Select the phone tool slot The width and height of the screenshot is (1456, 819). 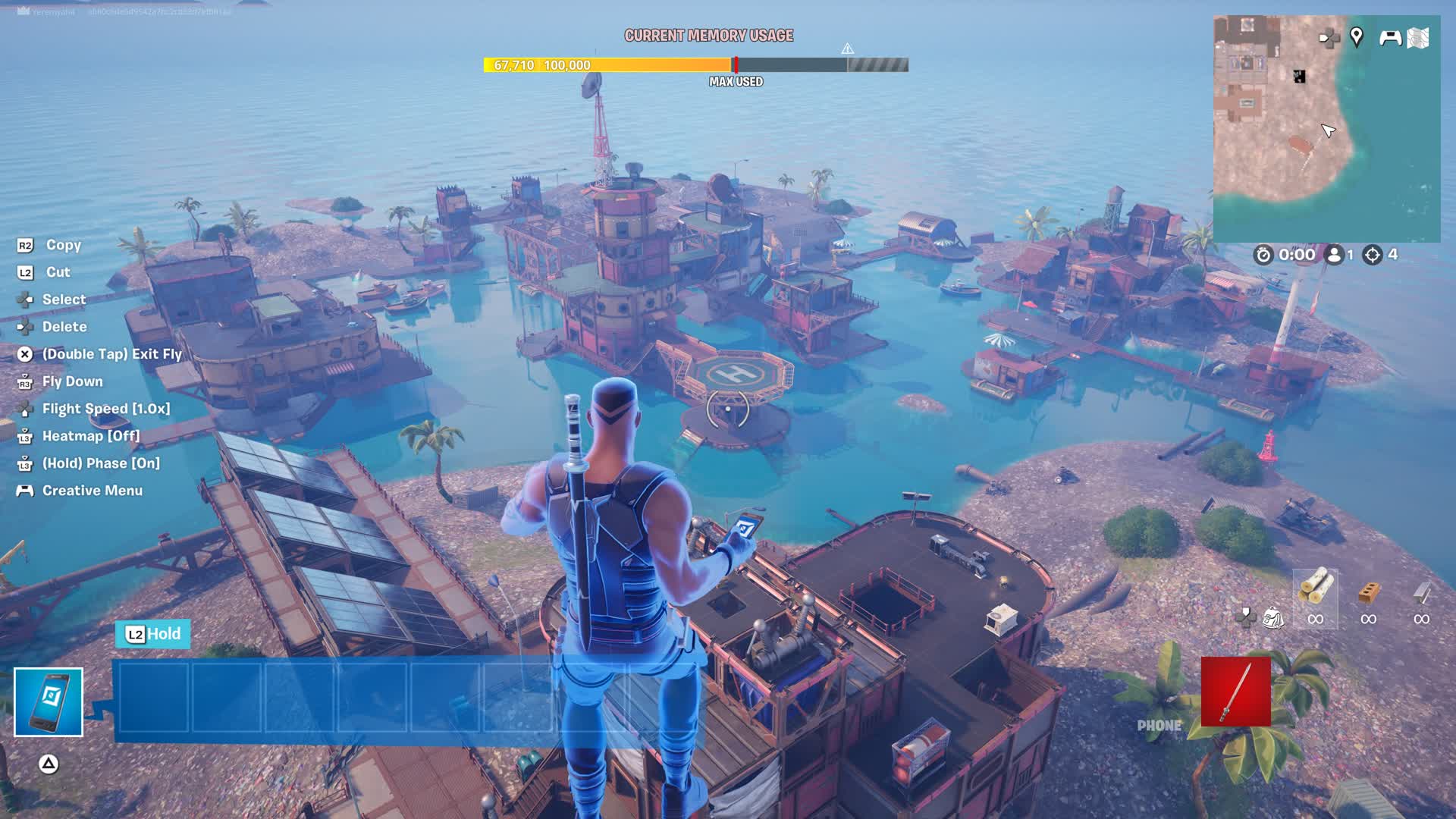[x=49, y=702]
